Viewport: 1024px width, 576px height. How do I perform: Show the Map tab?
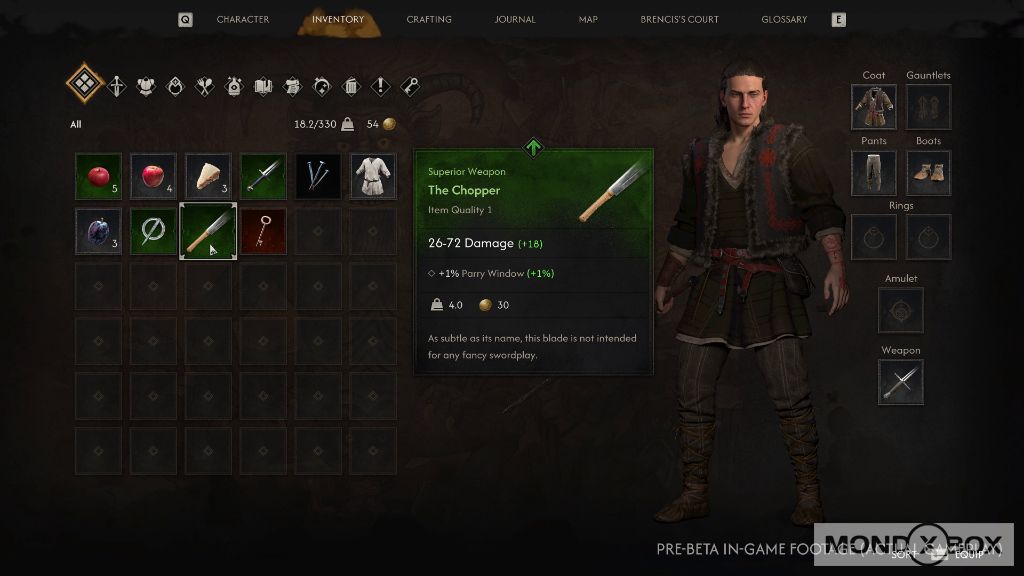click(588, 19)
